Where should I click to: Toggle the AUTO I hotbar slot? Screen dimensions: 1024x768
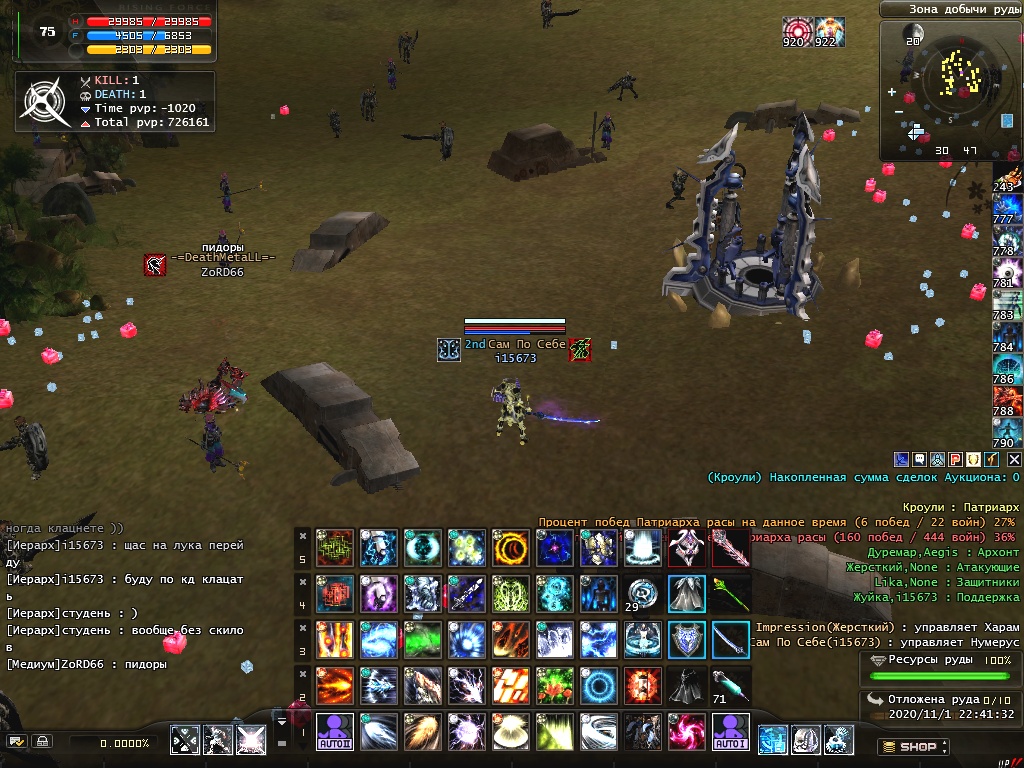pos(731,732)
